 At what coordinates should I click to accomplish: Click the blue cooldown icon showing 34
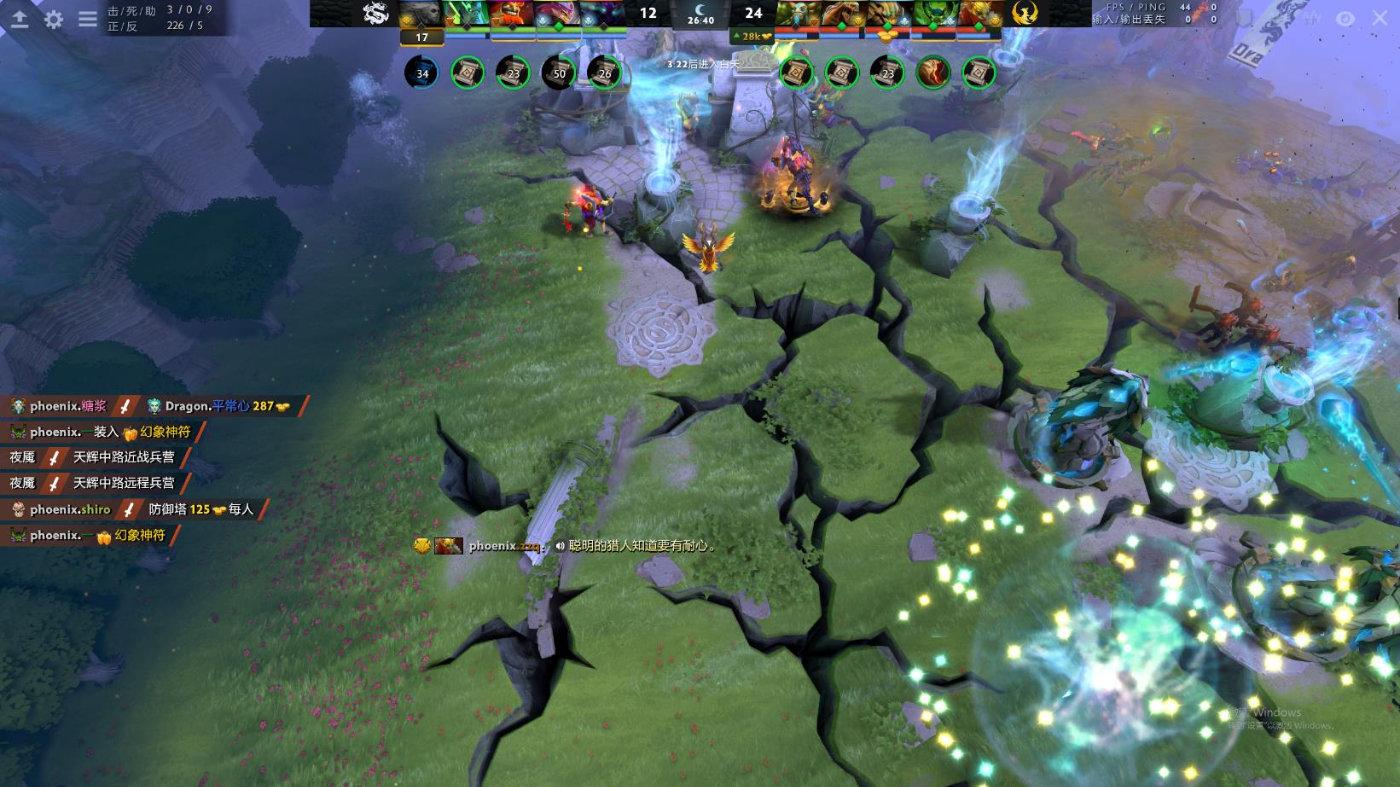(422, 72)
